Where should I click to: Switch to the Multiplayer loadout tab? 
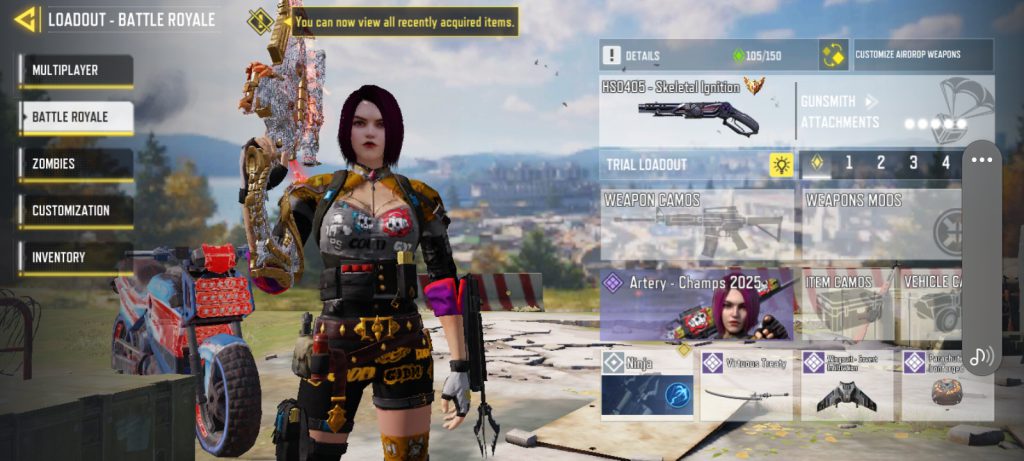pyautogui.click(x=75, y=71)
